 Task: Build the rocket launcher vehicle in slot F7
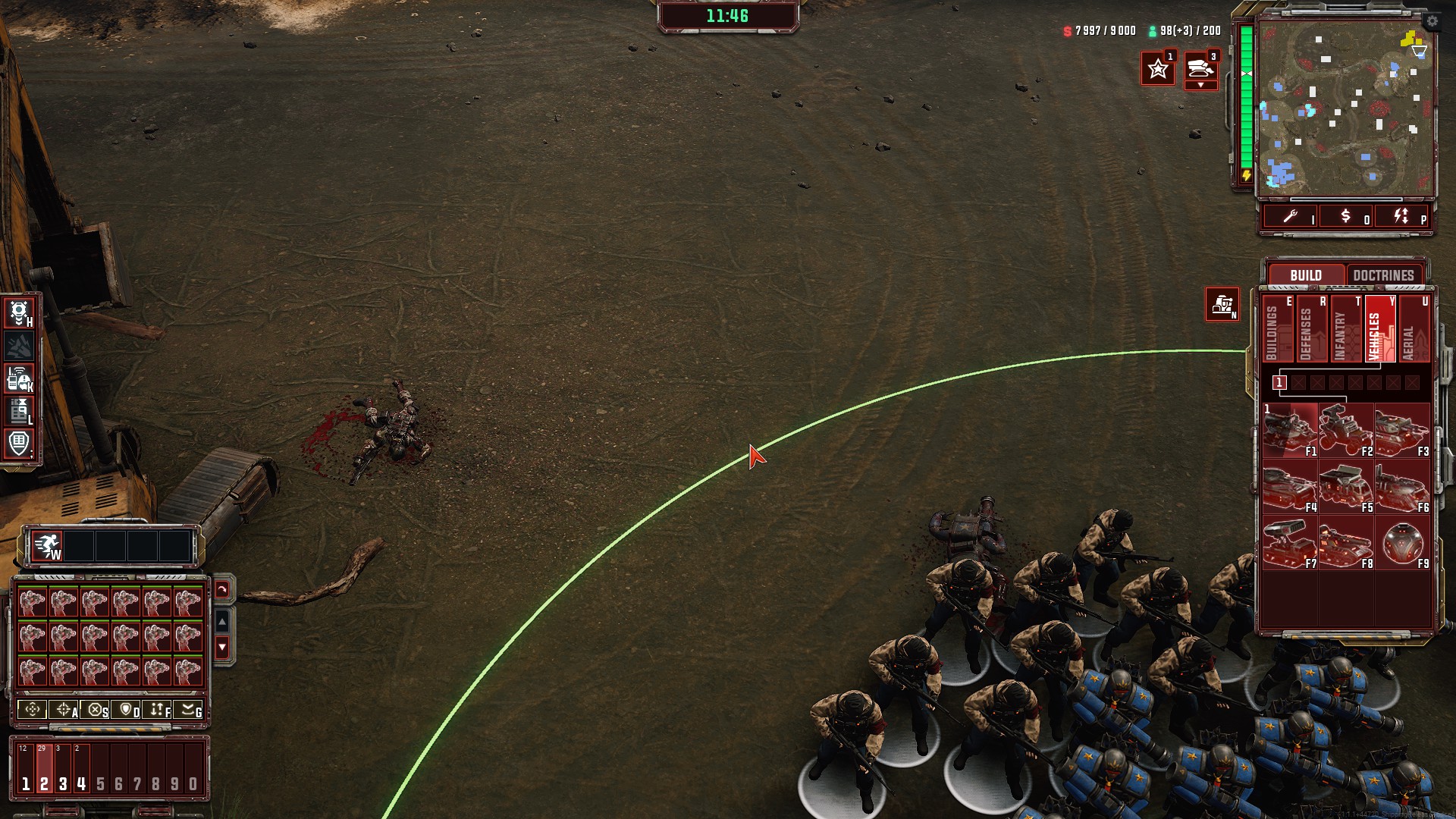click(1290, 543)
